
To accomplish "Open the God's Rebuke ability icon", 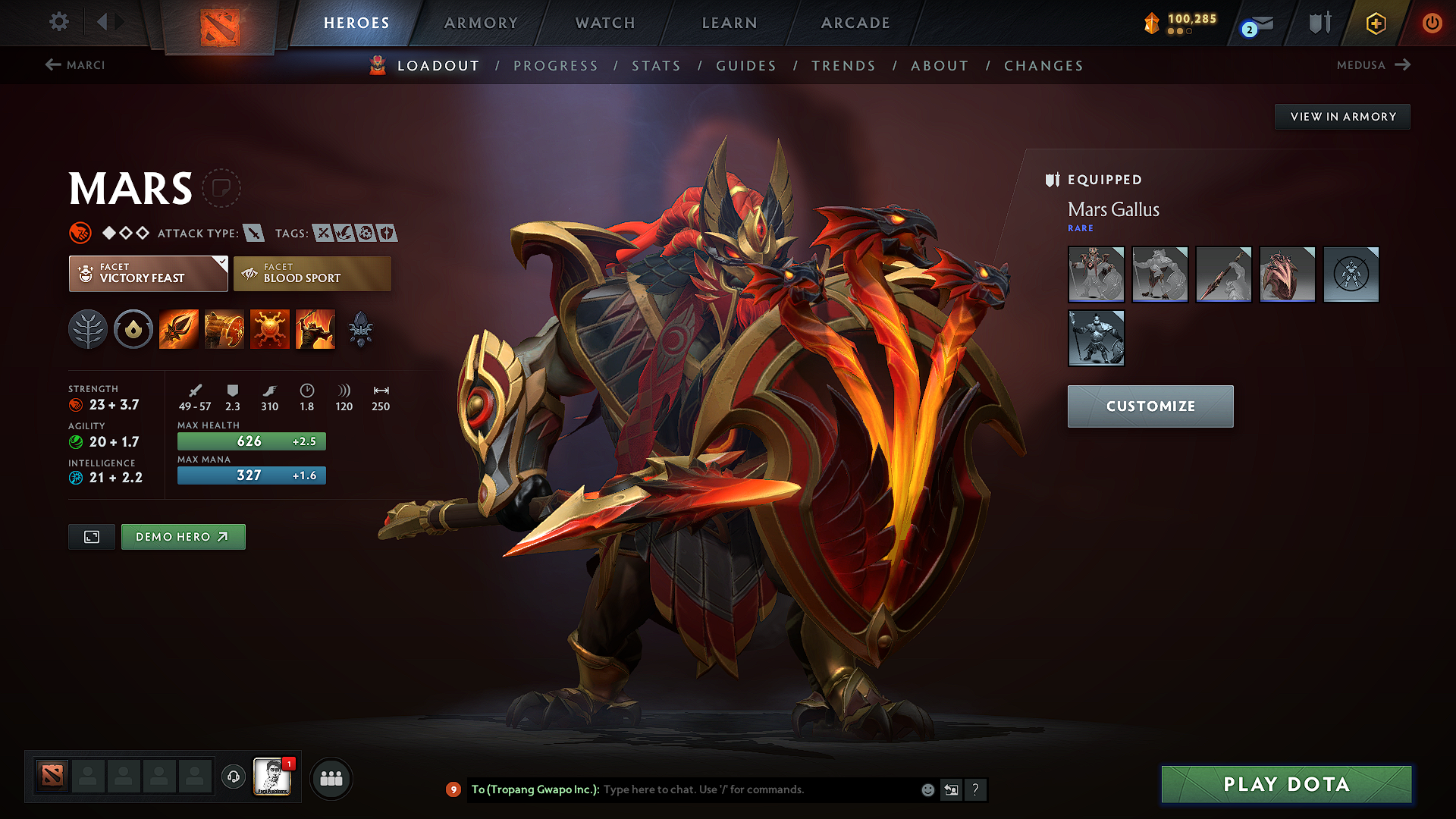I will (224, 328).
